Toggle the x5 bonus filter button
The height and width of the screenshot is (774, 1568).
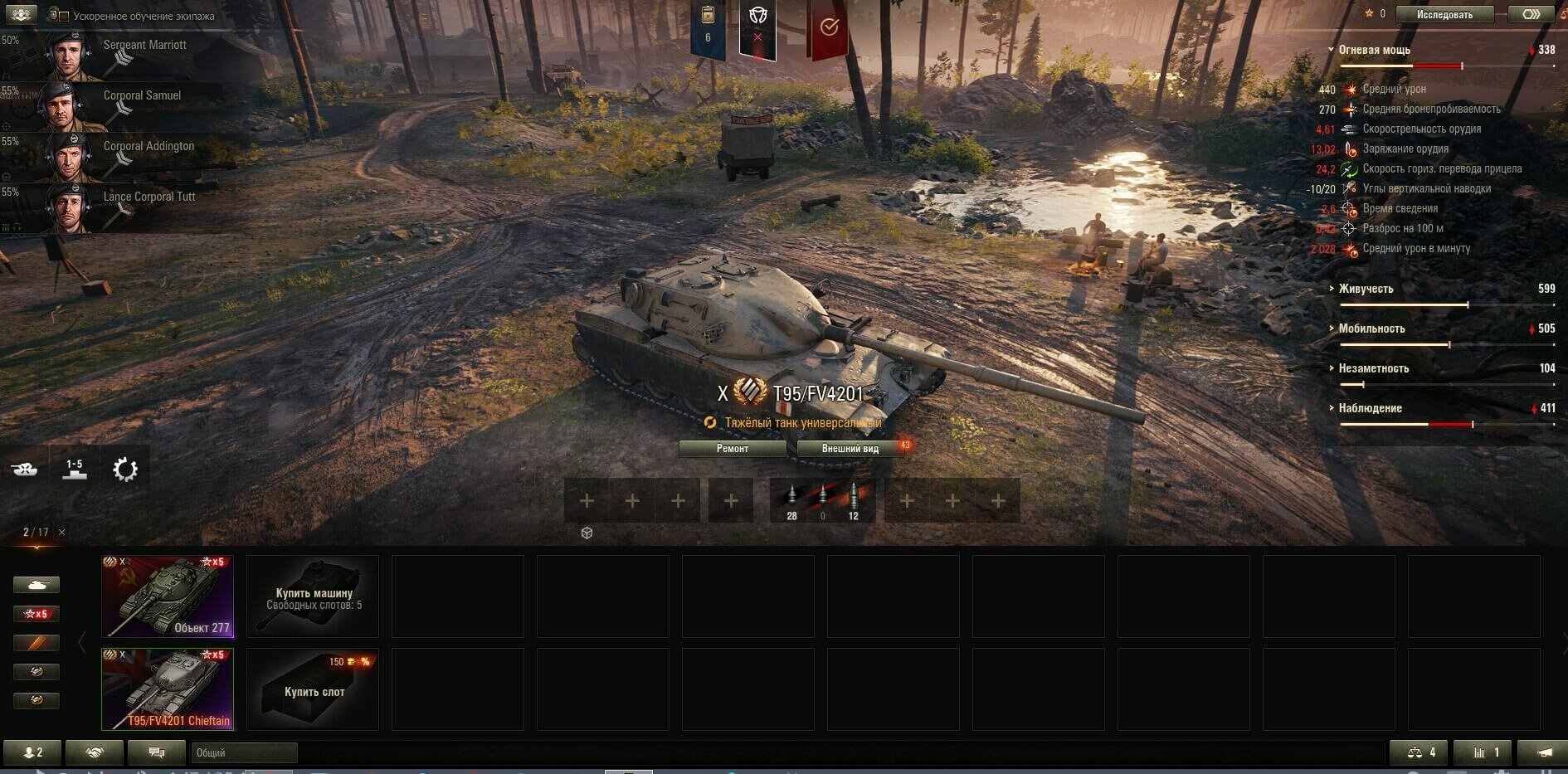(x=37, y=614)
